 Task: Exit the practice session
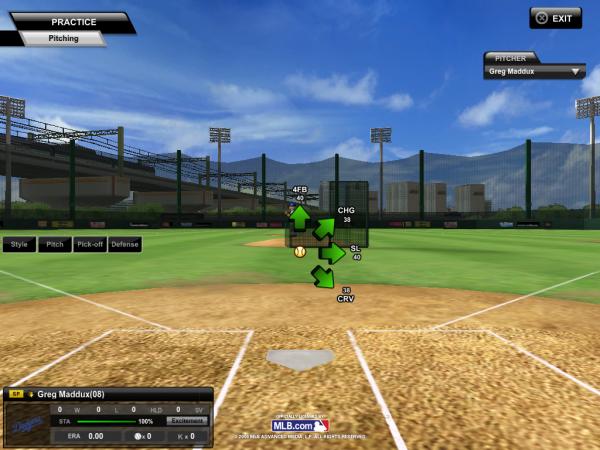(x=555, y=18)
